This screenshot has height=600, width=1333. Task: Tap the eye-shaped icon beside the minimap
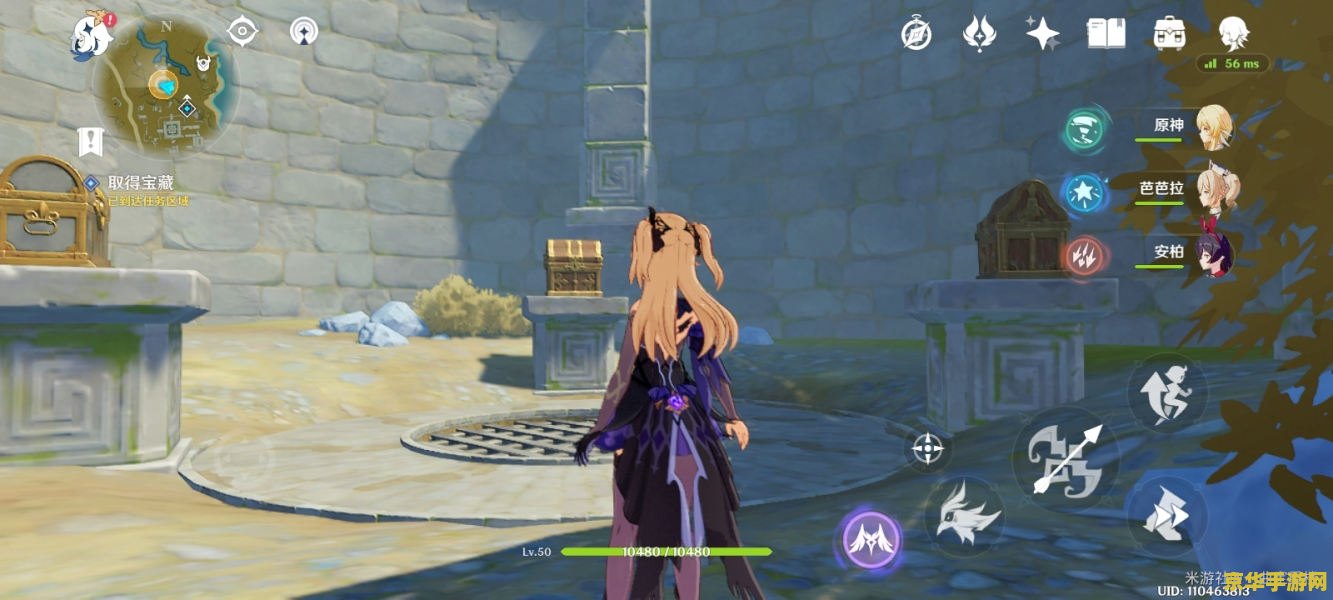click(242, 31)
